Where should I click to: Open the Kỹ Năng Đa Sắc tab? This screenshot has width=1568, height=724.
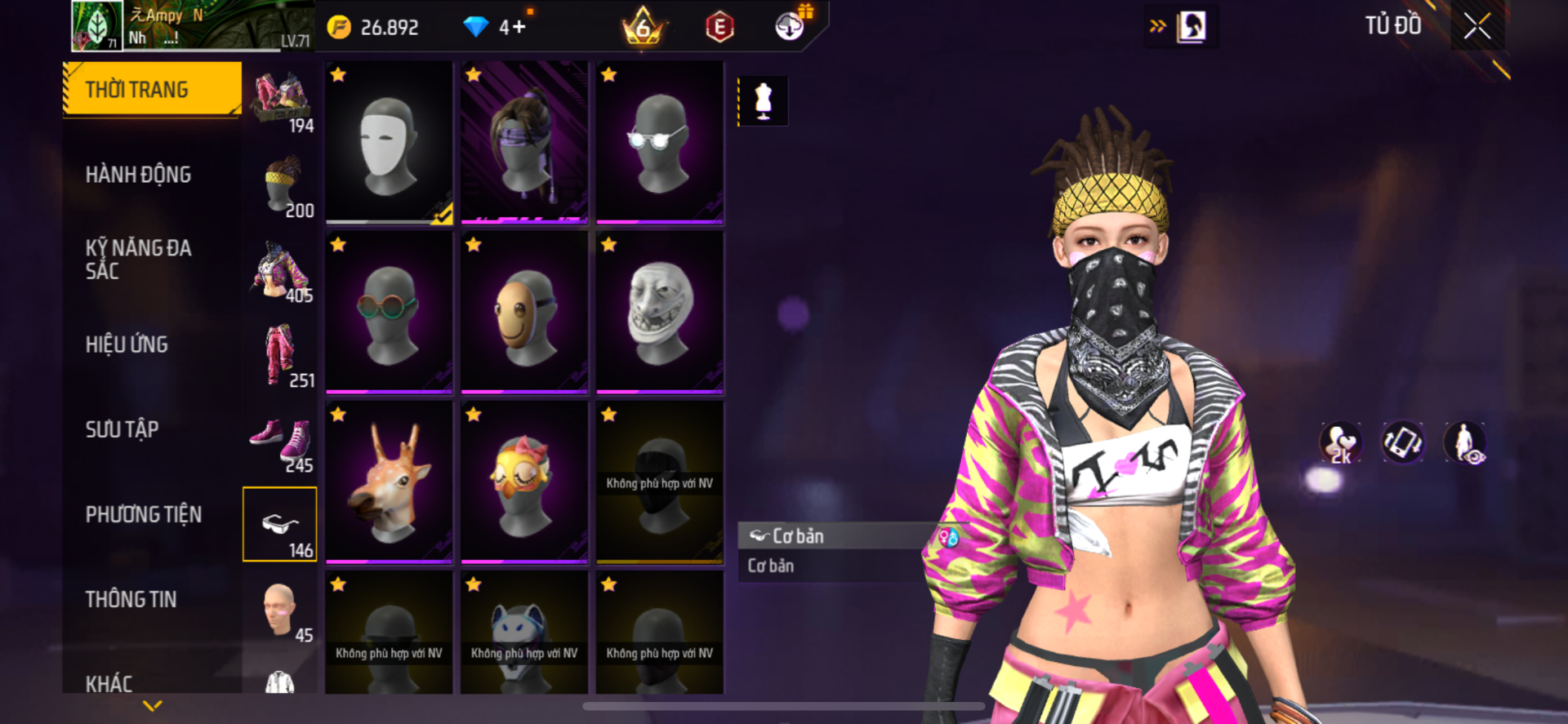pyautogui.click(x=138, y=260)
